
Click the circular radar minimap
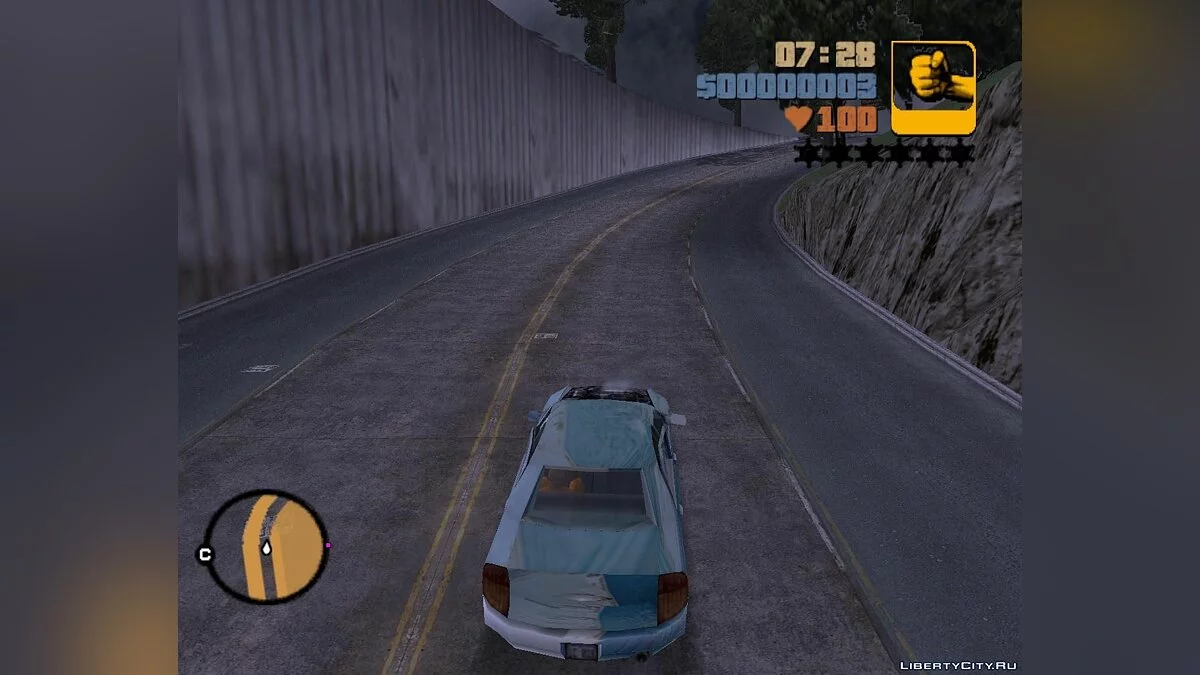click(266, 546)
